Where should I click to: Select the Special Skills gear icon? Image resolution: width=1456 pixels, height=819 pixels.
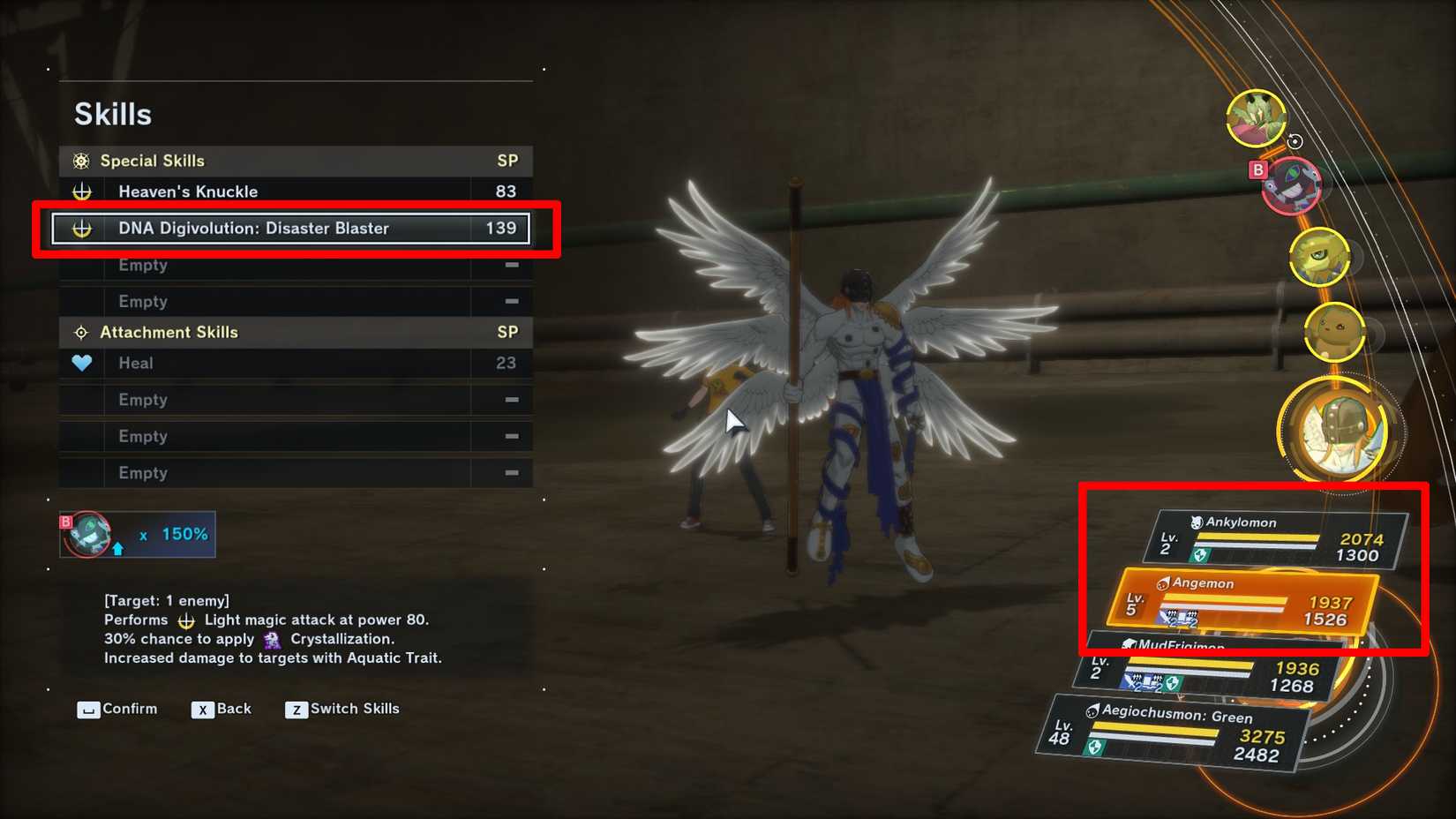pyautogui.click(x=80, y=161)
